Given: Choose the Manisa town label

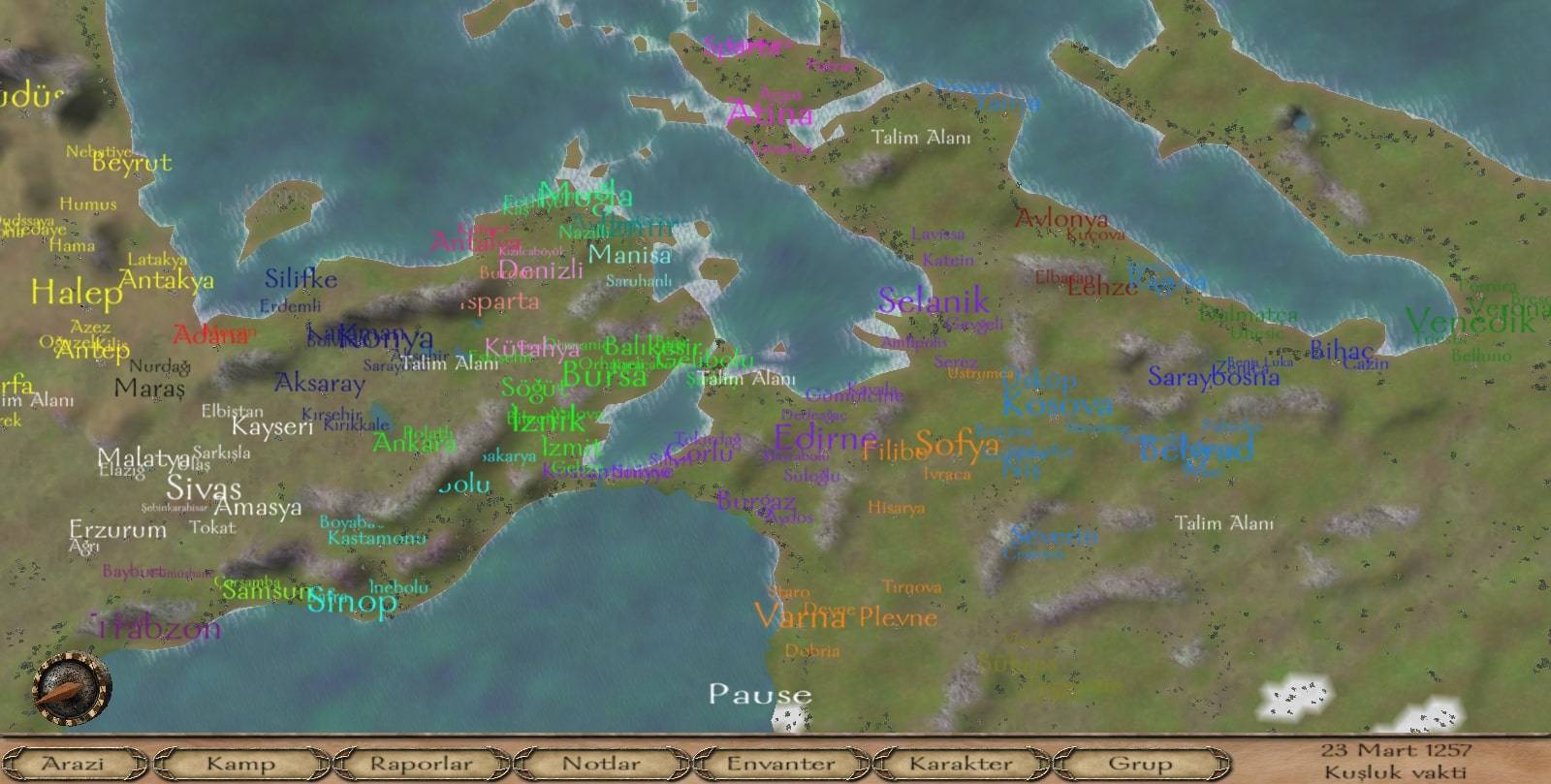Looking at the screenshot, I should pyautogui.click(x=629, y=256).
